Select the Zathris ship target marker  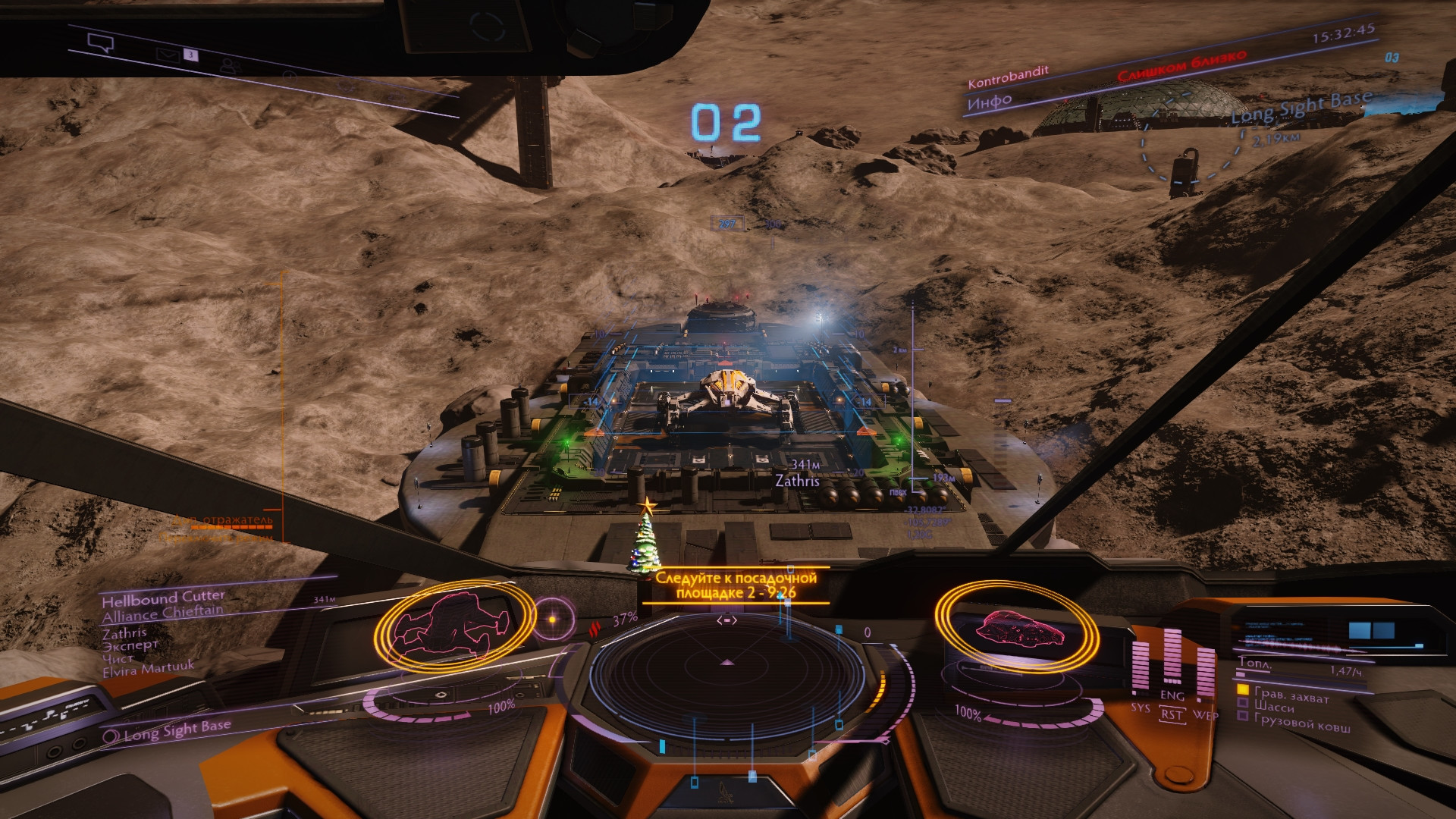coord(797,481)
